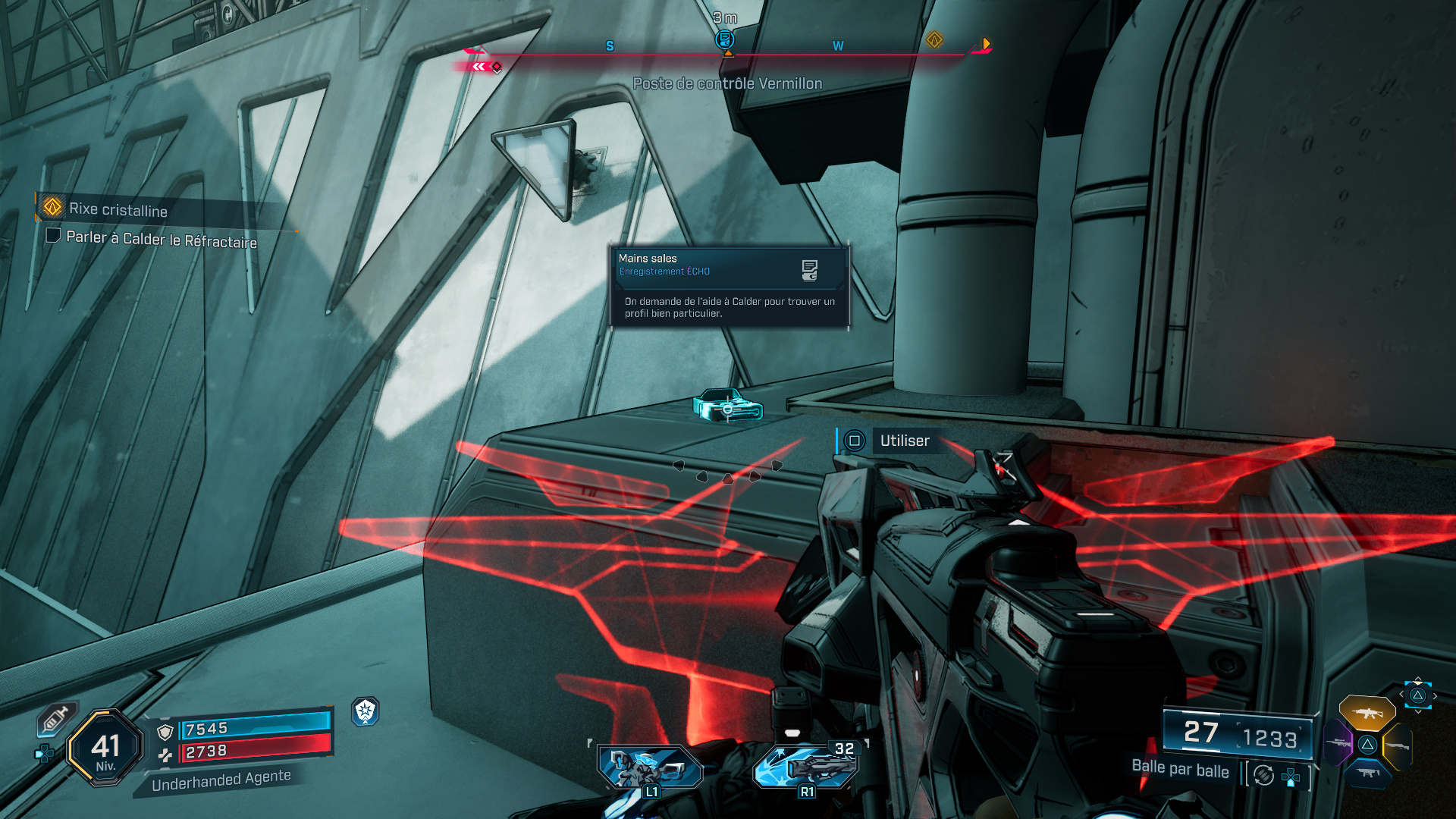
Task: Inspect the blue shield buff status icon
Action: click(366, 711)
